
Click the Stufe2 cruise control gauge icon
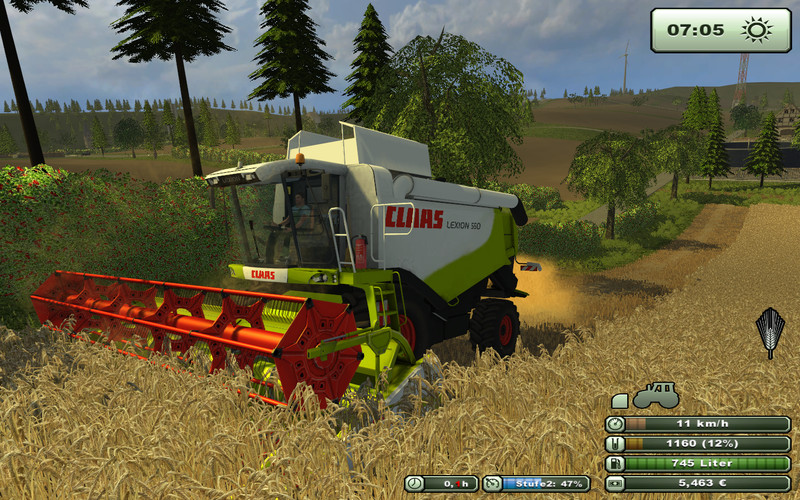click(492, 484)
